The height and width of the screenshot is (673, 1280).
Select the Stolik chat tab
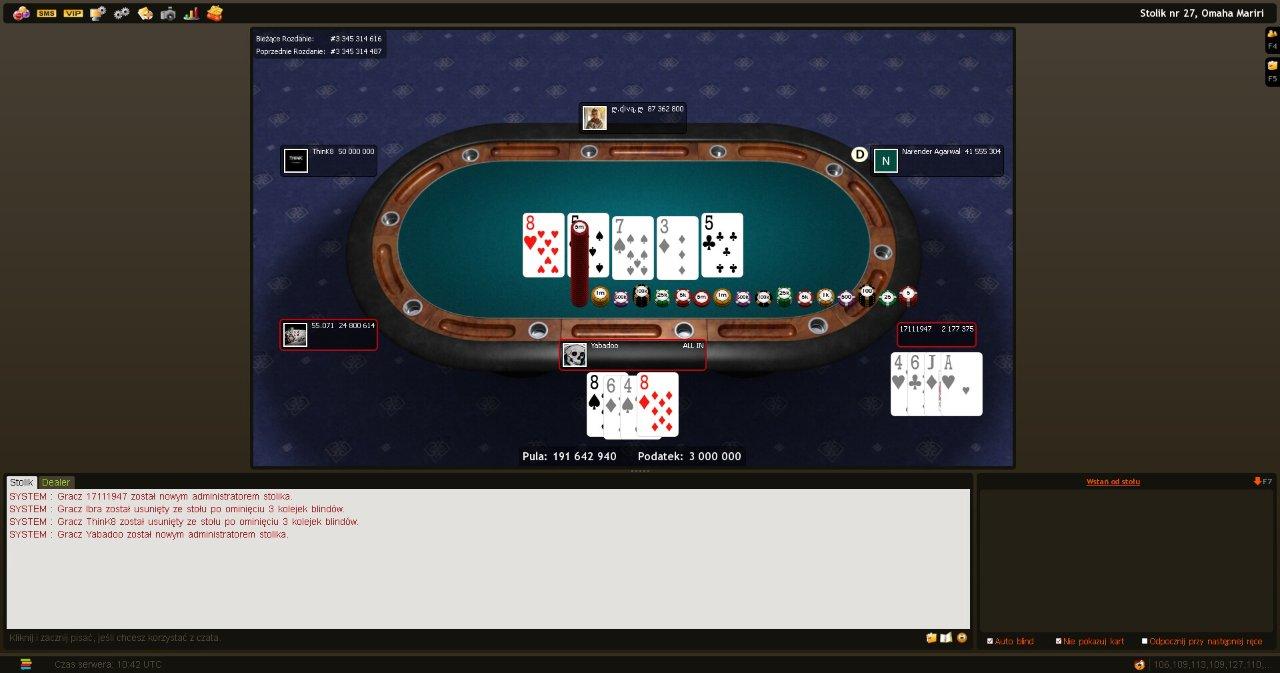(22, 482)
